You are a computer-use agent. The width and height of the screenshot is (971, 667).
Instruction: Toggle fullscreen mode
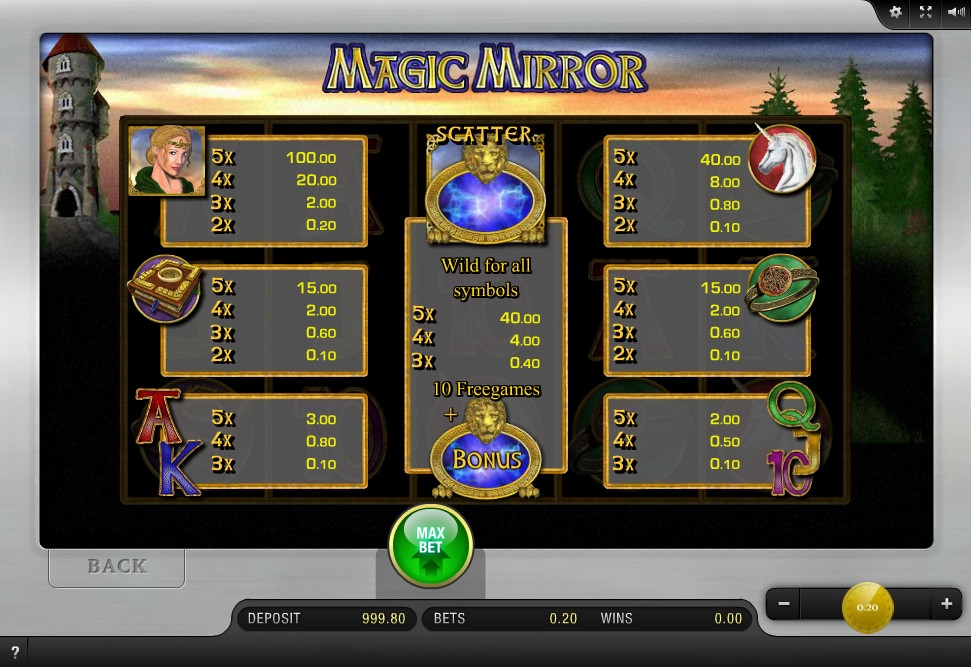(925, 12)
